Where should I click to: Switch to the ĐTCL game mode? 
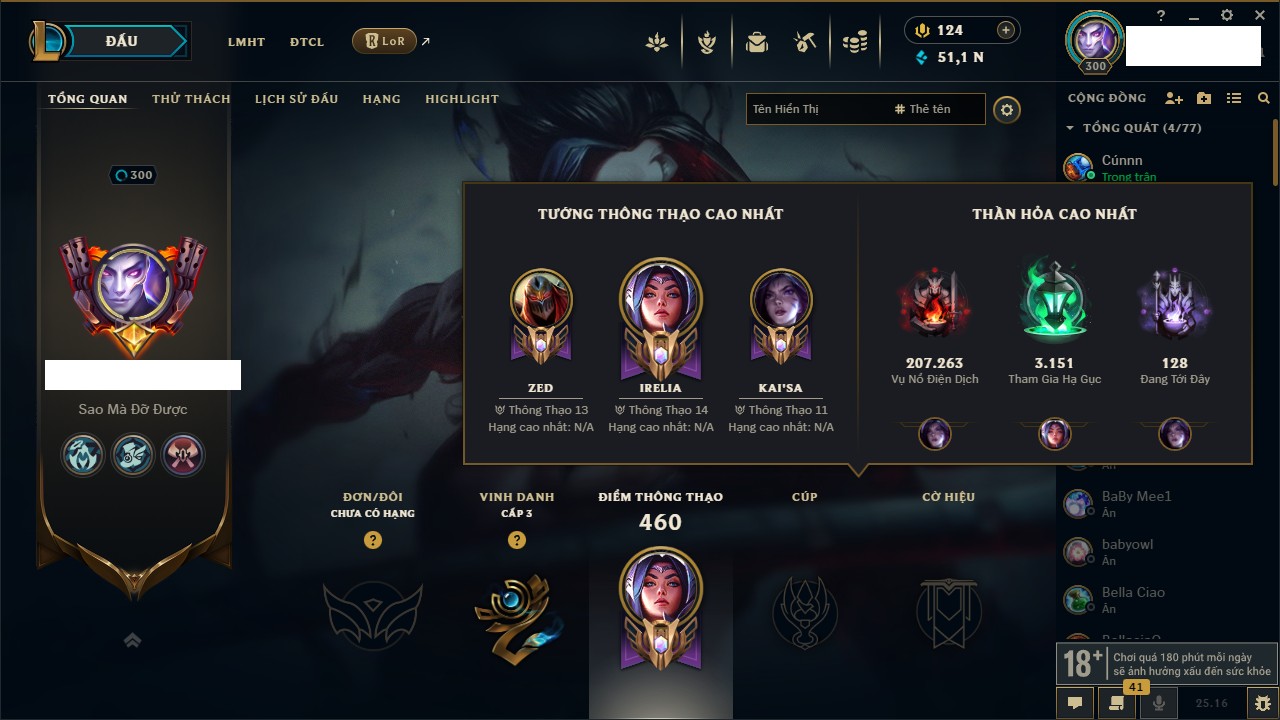307,42
